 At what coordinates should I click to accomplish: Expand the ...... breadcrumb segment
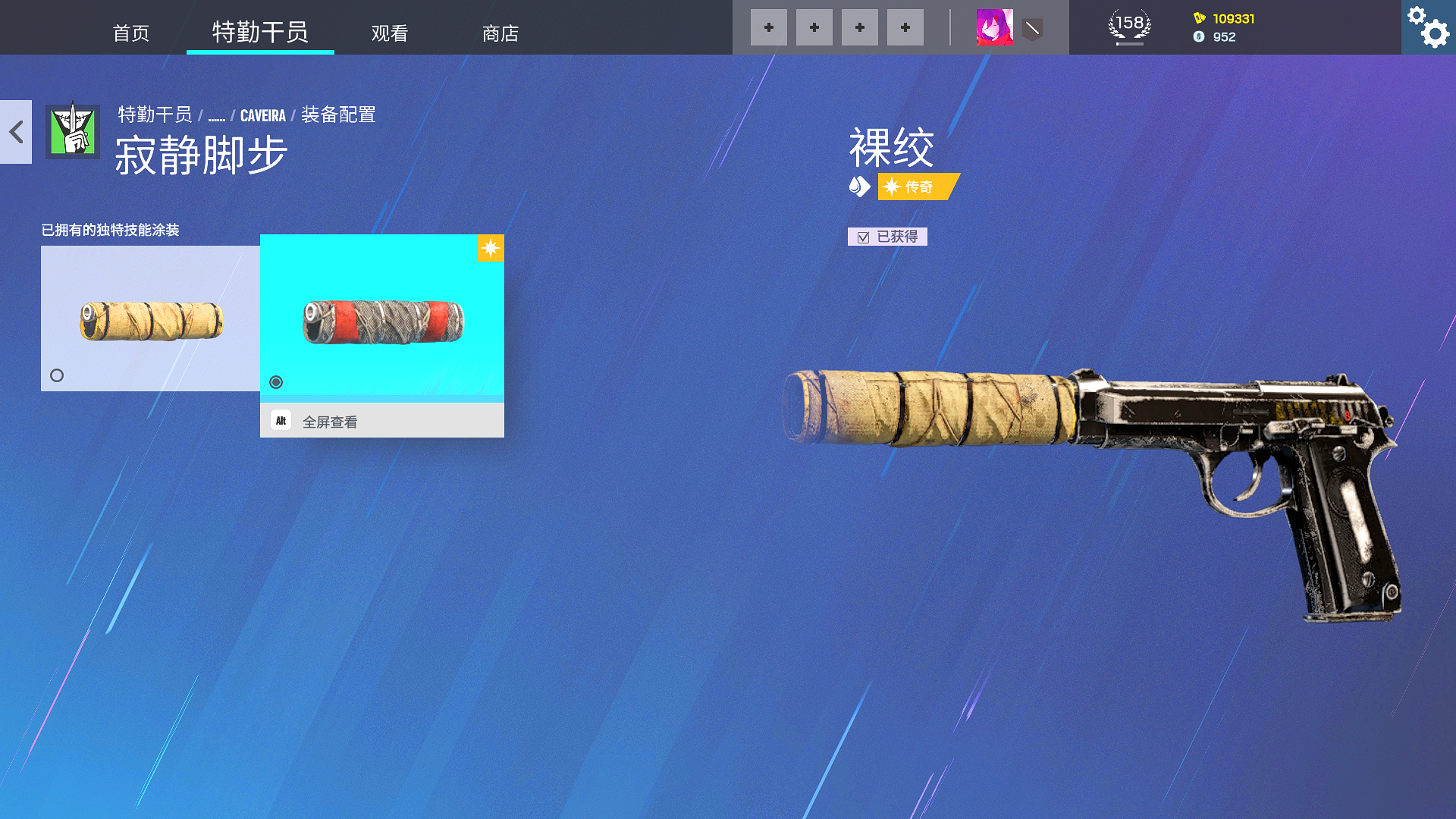tap(217, 115)
